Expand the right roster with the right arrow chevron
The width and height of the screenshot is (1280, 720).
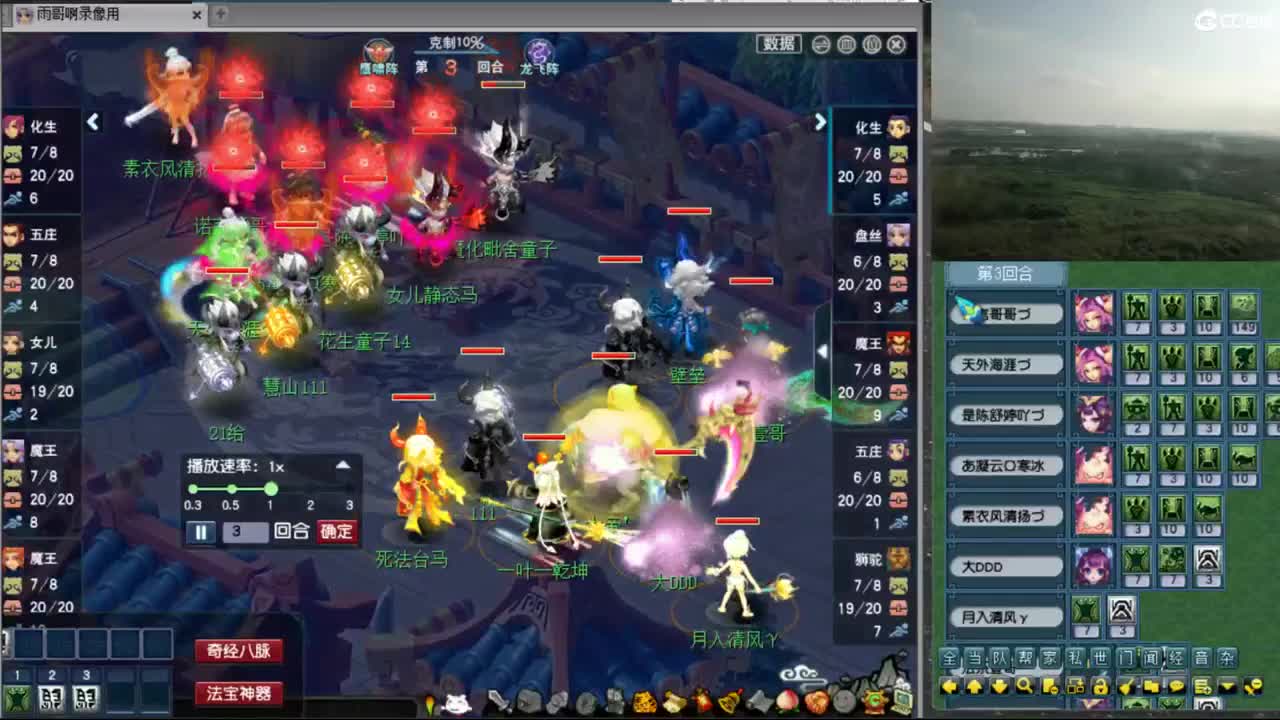[820, 122]
